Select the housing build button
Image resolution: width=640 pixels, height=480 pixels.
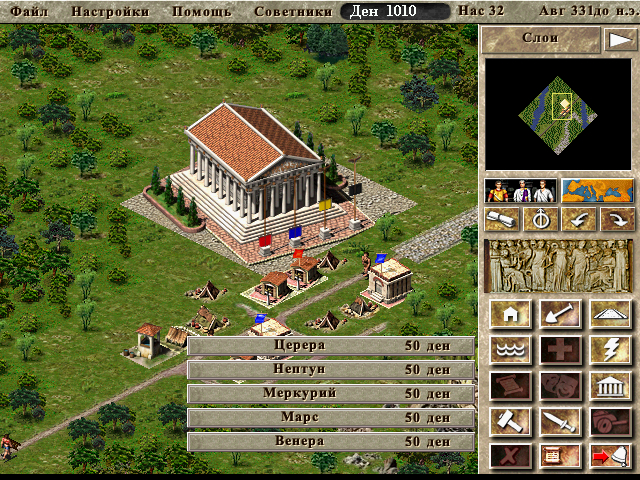point(510,314)
